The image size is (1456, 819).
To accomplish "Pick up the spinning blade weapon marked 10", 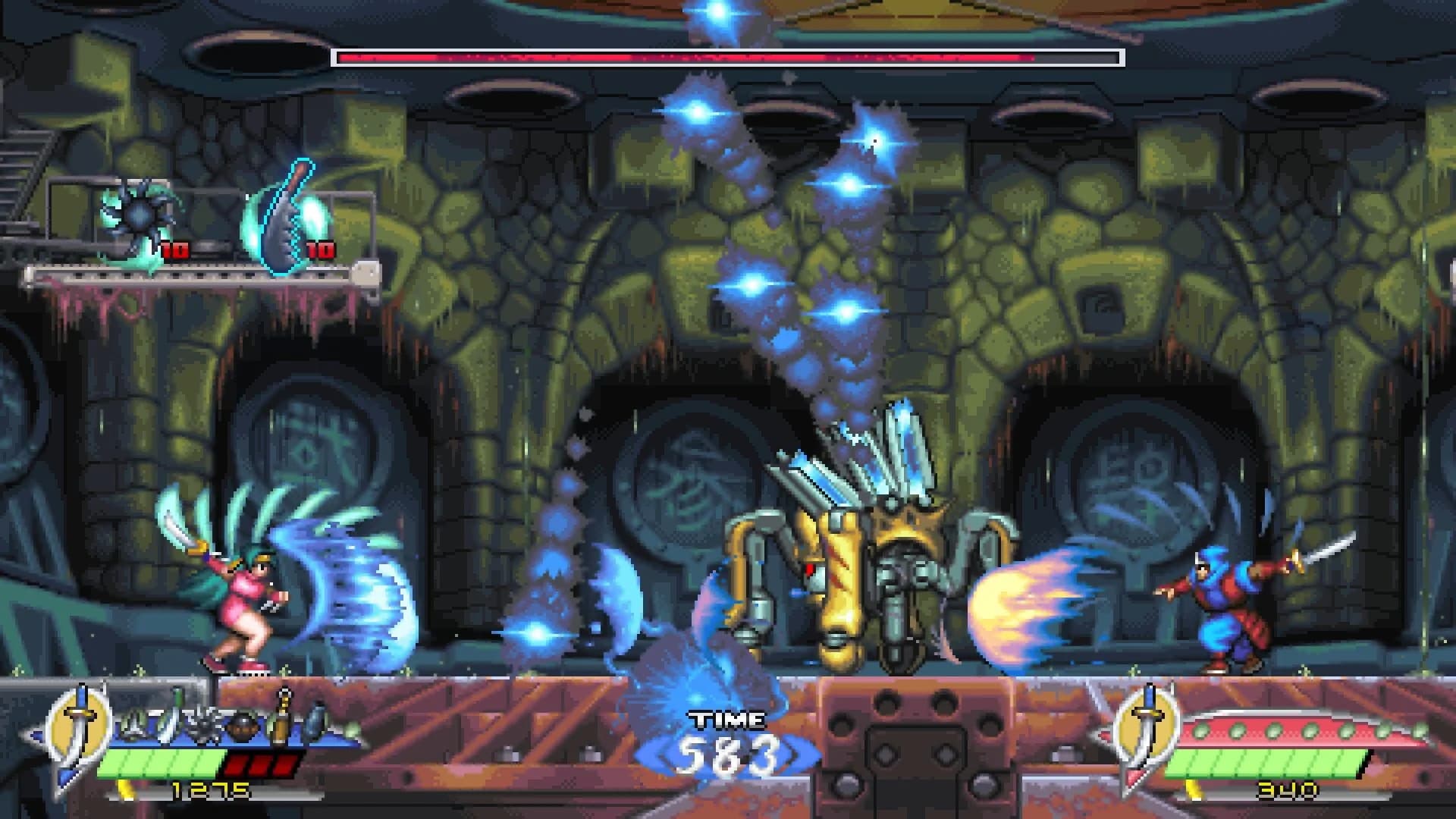I will point(140,216).
